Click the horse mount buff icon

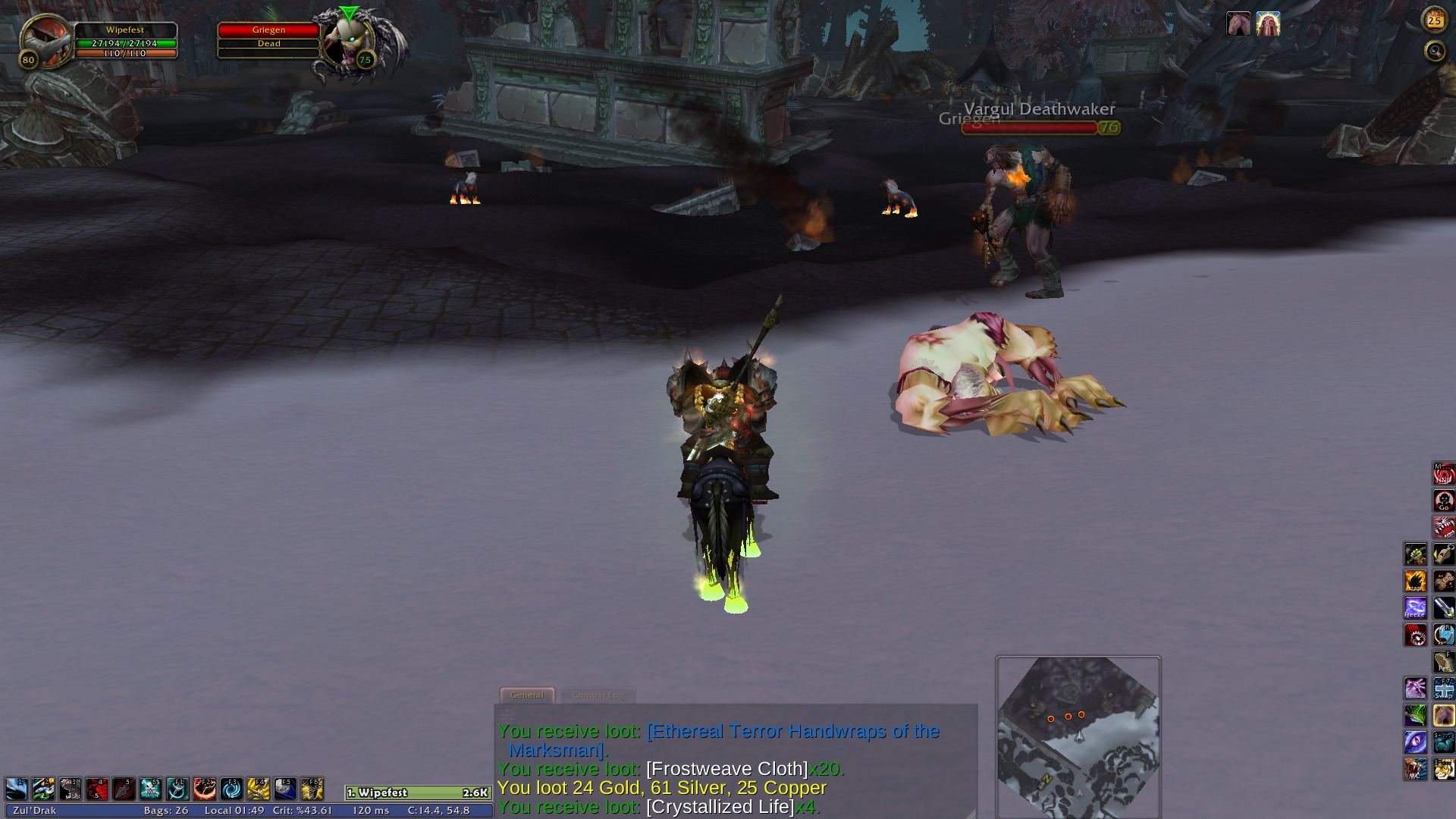point(1238,24)
